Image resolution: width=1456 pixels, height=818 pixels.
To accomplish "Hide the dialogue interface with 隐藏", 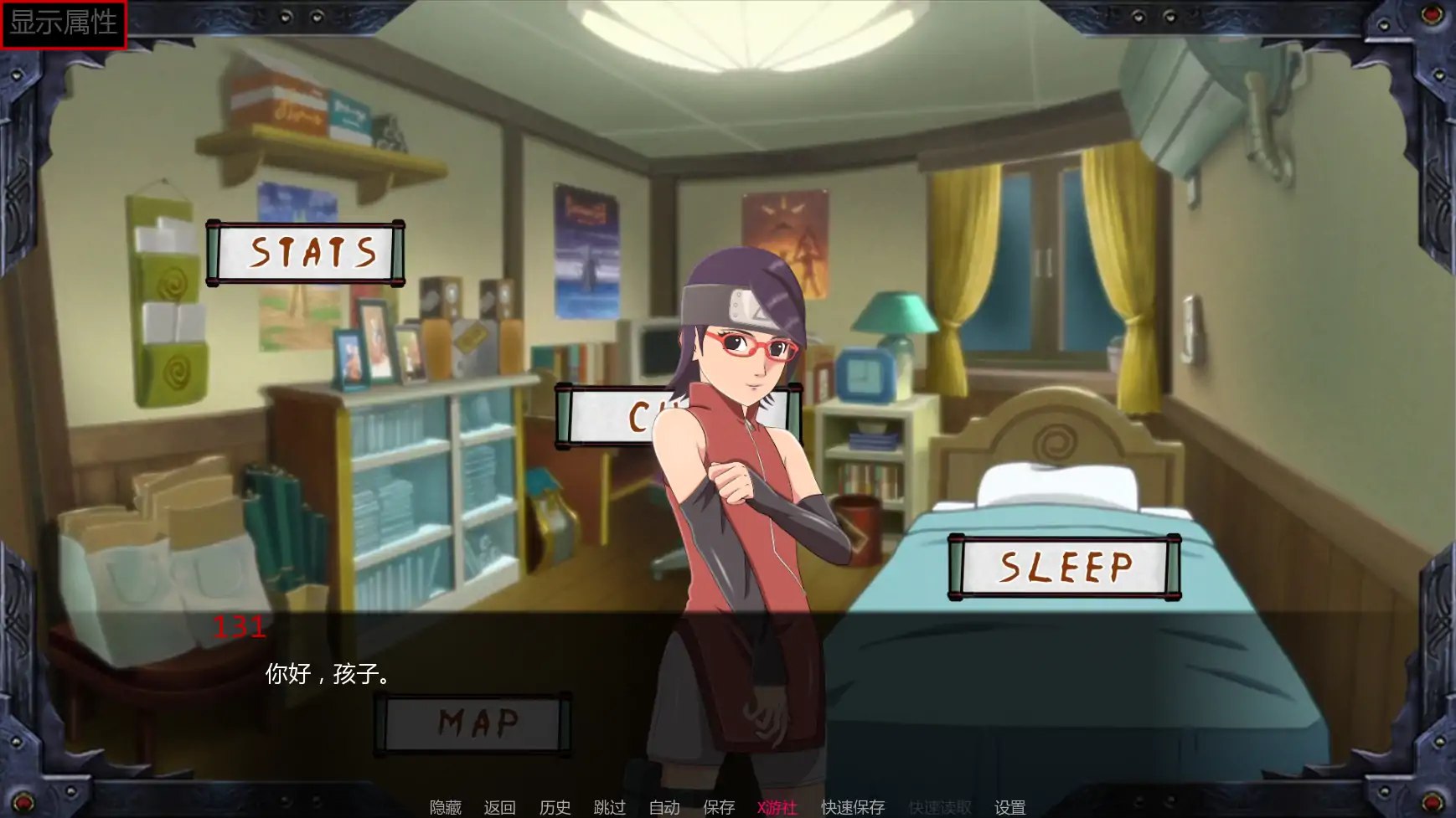I will point(445,807).
